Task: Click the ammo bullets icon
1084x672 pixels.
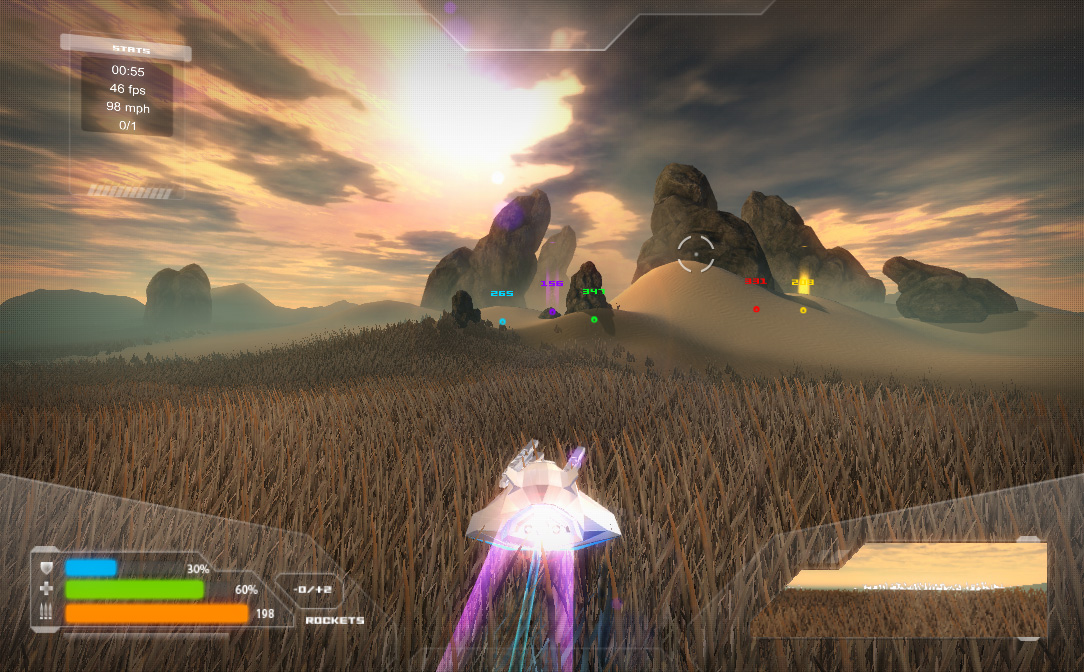Action: 46,612
